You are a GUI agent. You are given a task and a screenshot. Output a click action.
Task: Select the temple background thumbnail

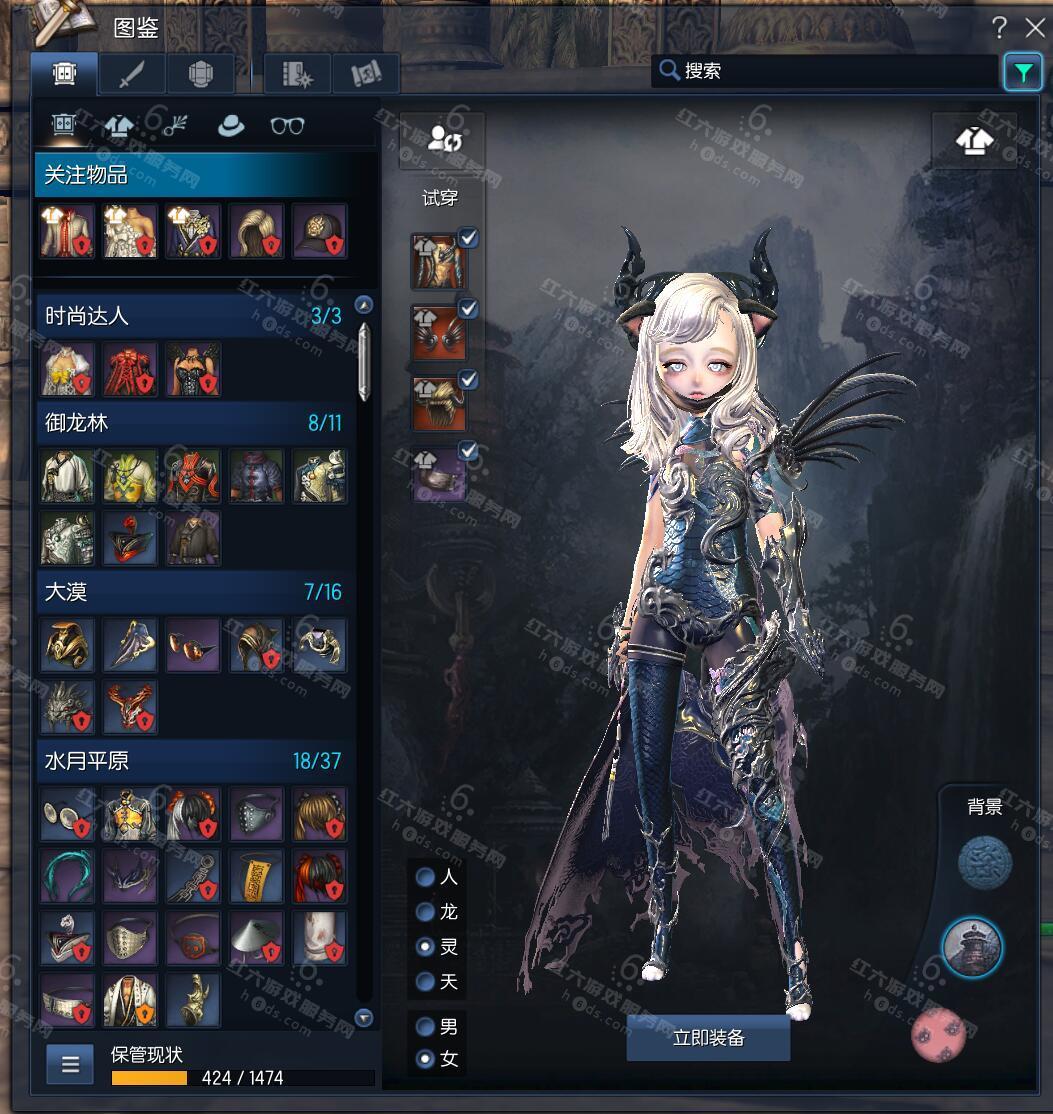pyautogui.click(x=972, y=947)
